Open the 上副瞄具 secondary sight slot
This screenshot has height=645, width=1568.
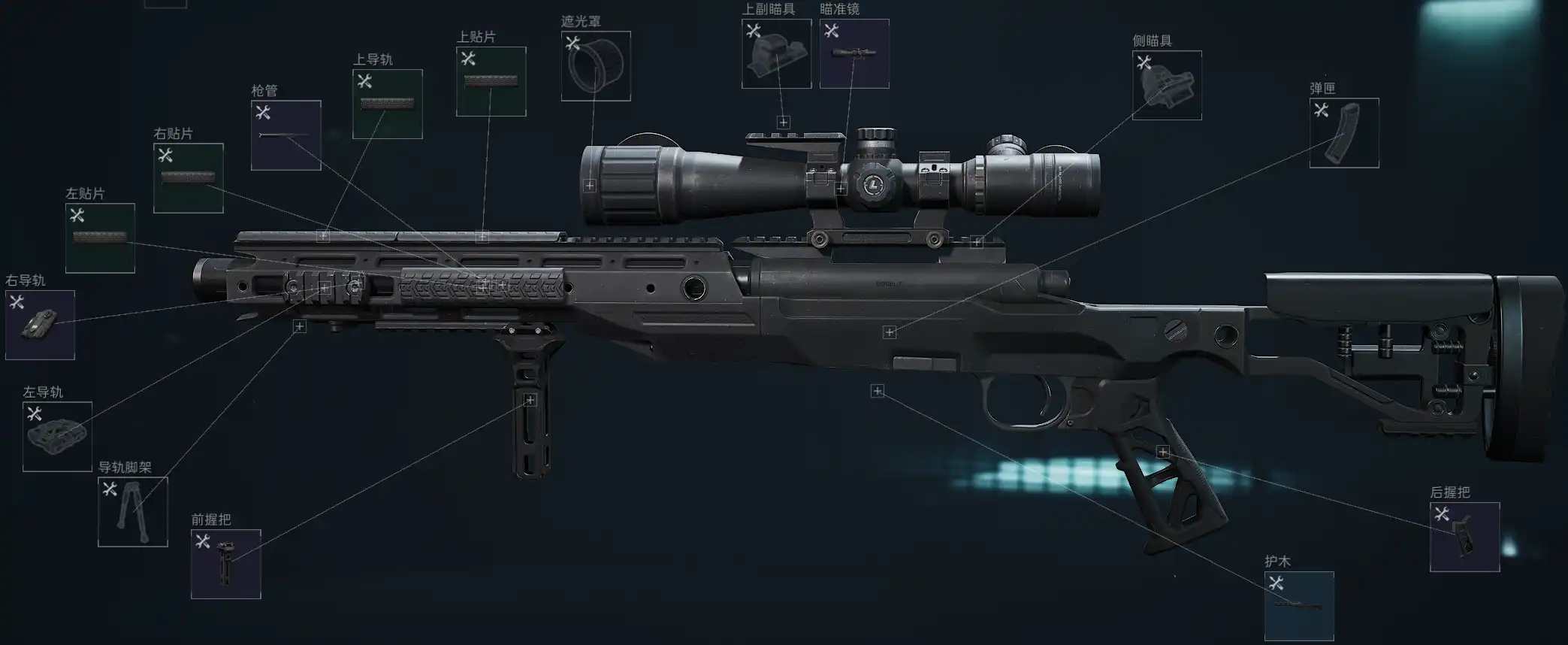(776, 54)
